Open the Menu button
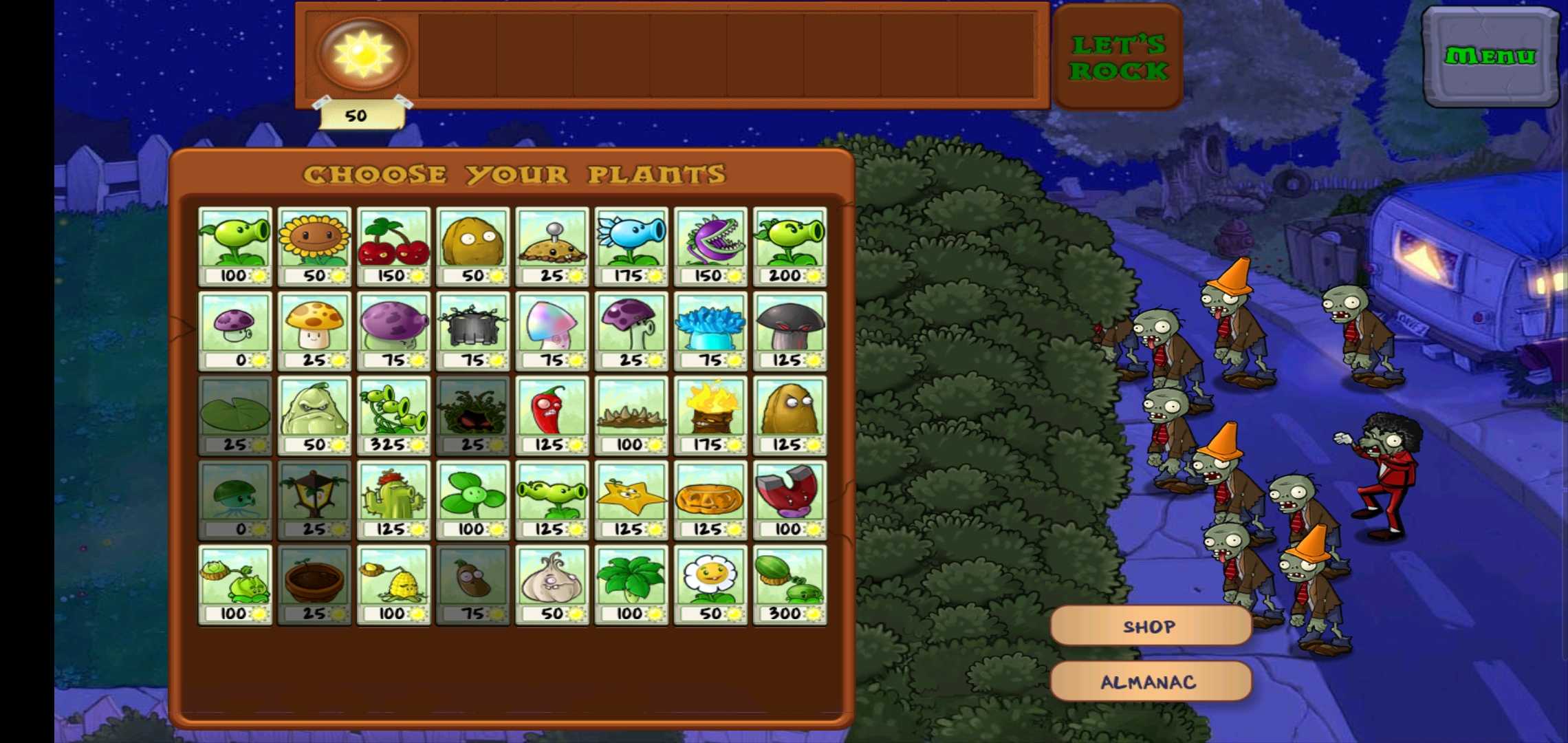The height and width of the screenshot is (743, 1568). 1490,56
